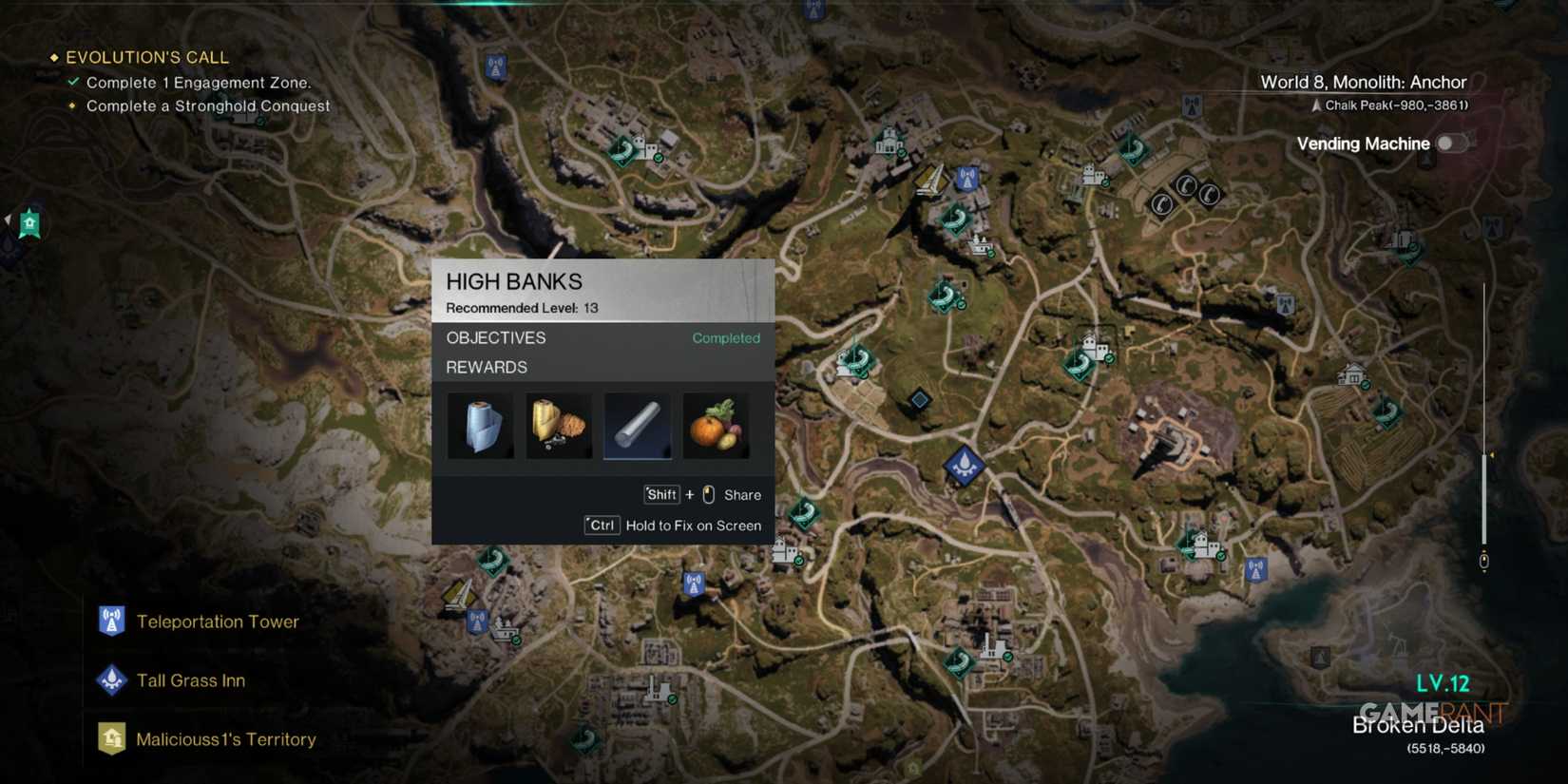1568x784 pixels.
Task: Select the Evolution's Call quest title
Action: [147, 56]
